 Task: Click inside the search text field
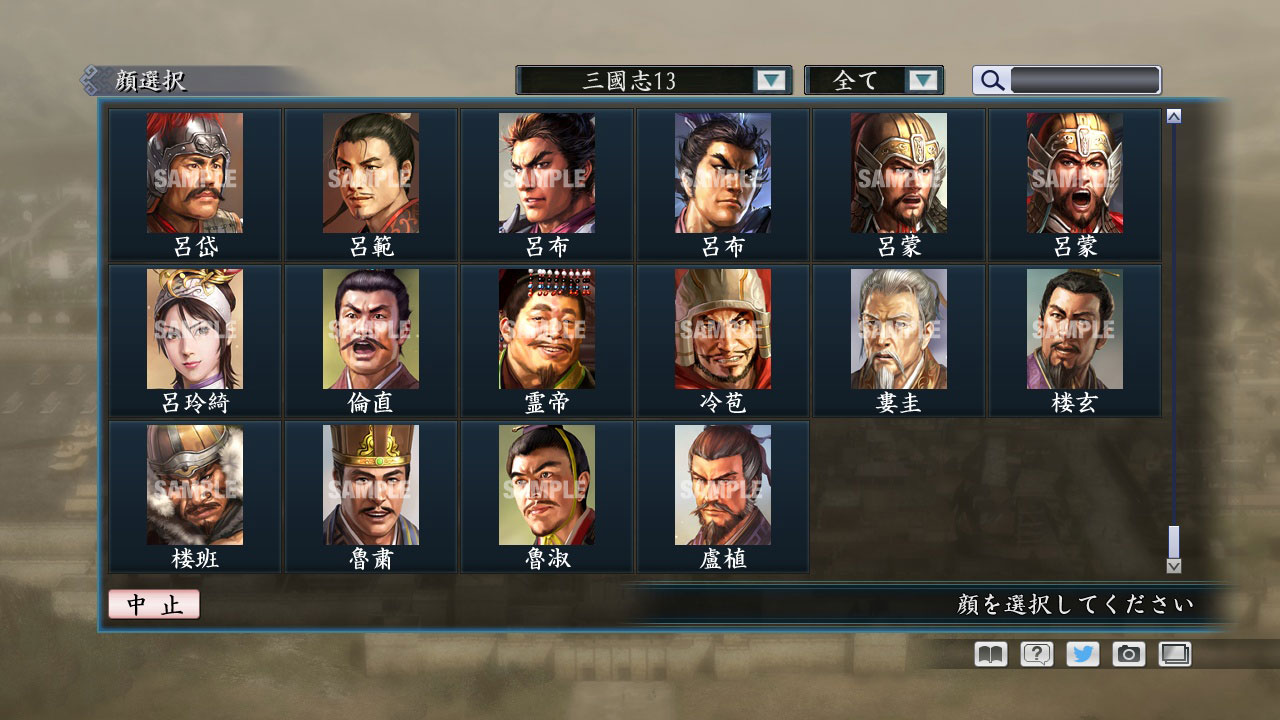(x=1085, y=80)
